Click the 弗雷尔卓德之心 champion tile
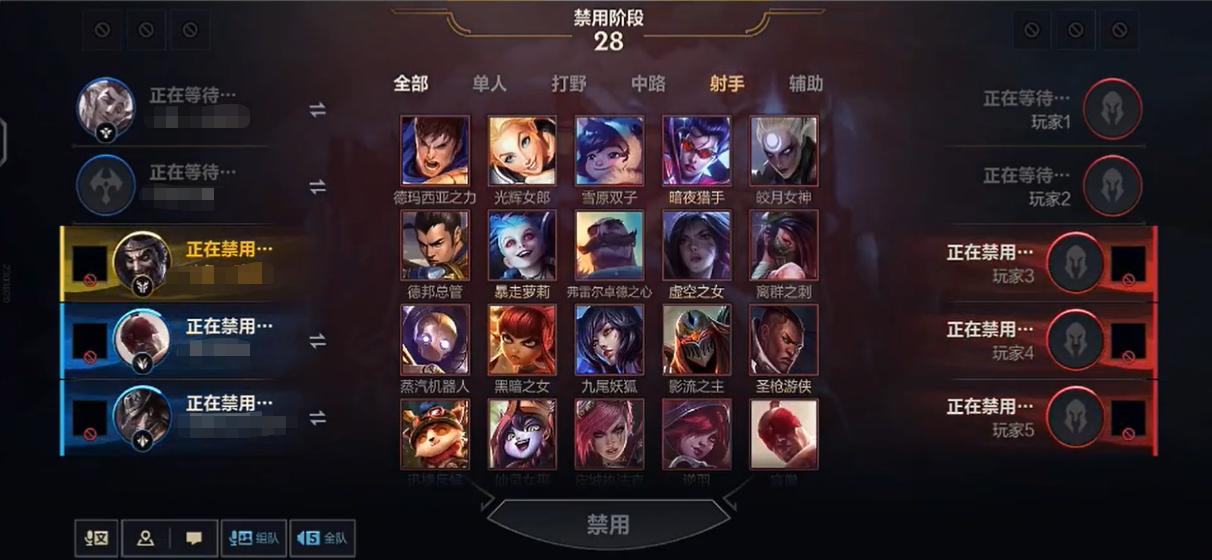Viewport: 1212px width, 560px height. click(609, 245)
